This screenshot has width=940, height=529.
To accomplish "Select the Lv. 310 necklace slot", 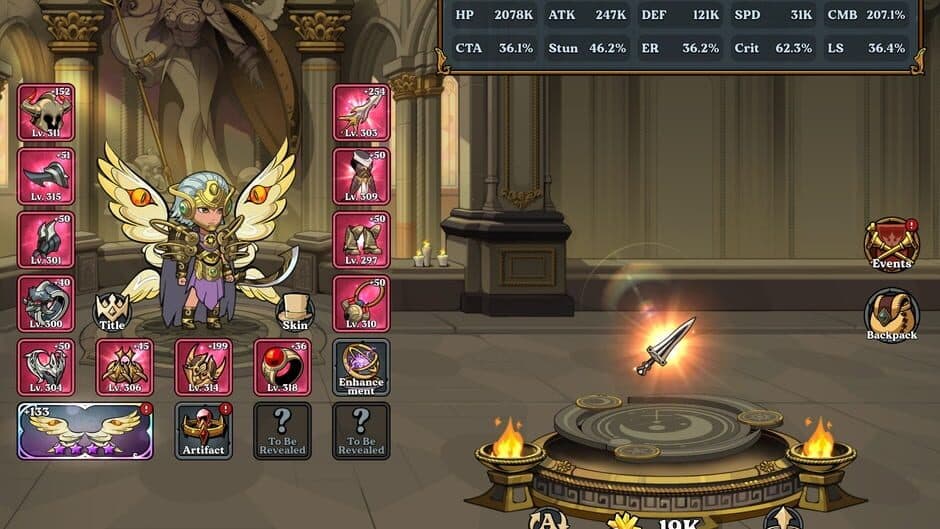I will point(361,303).
